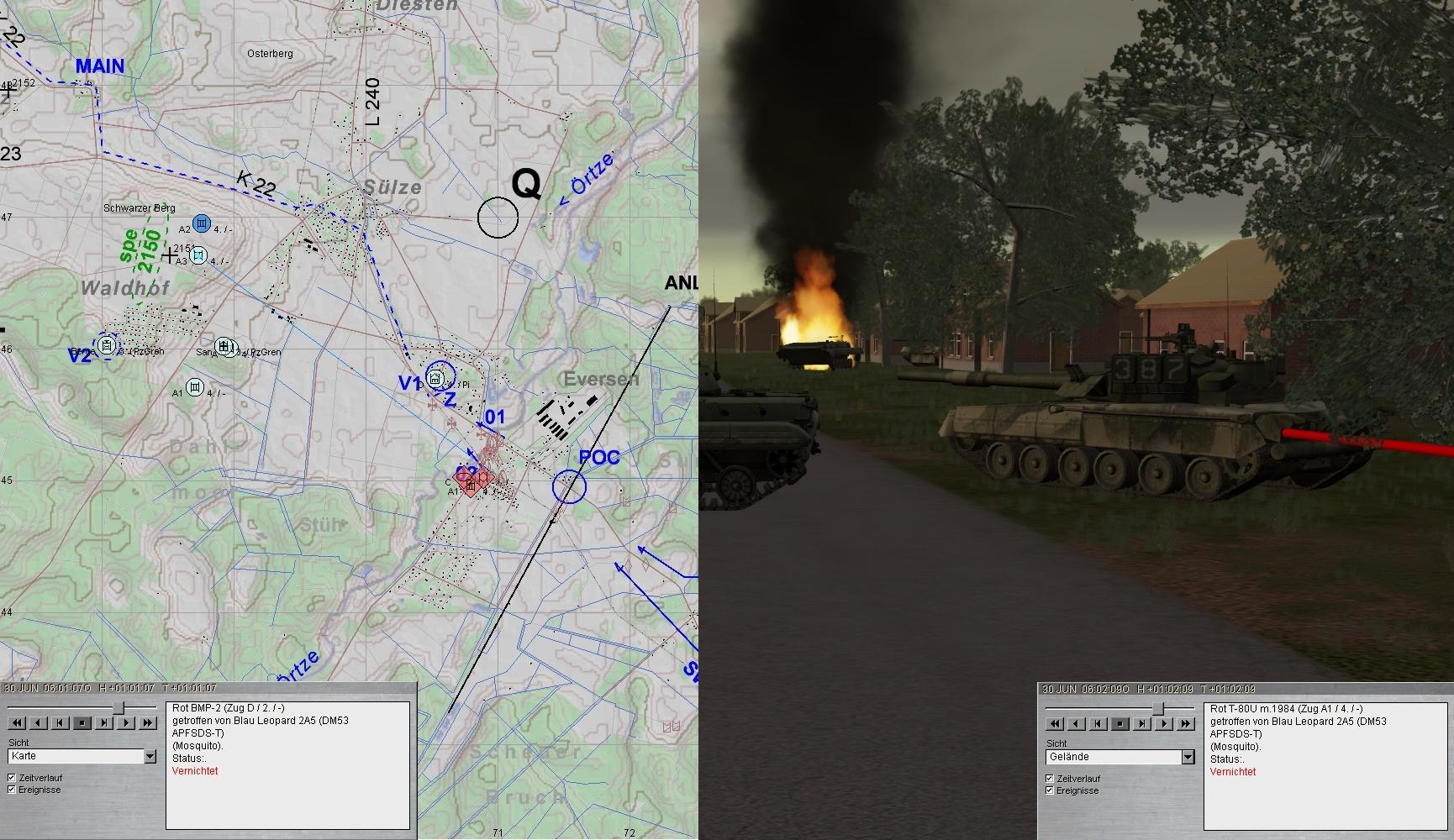The width and height of the screenshot is (1454, 840).
Task: Fast-forward the Gelände panel replay
Action: pyautogui.click(x=1186, y=723)
